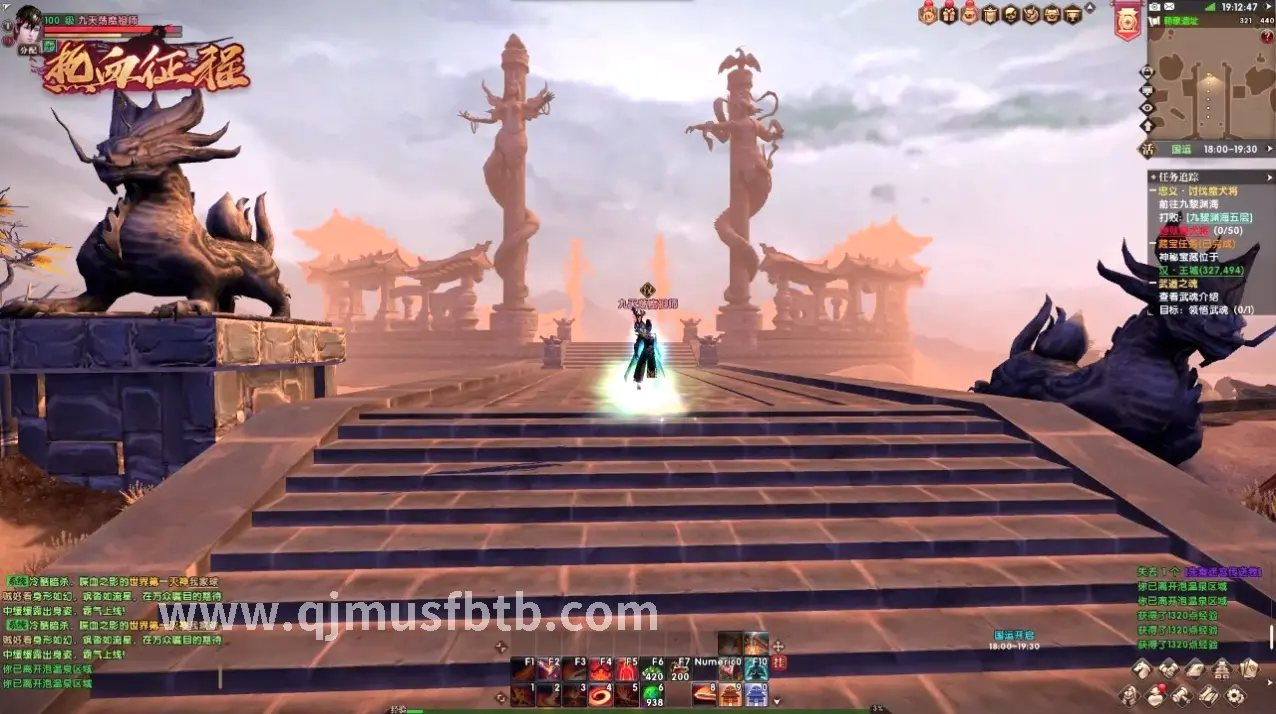1276x714 pixels.
Task: Click the minimap question mark help button
Action: (1267, 38)
